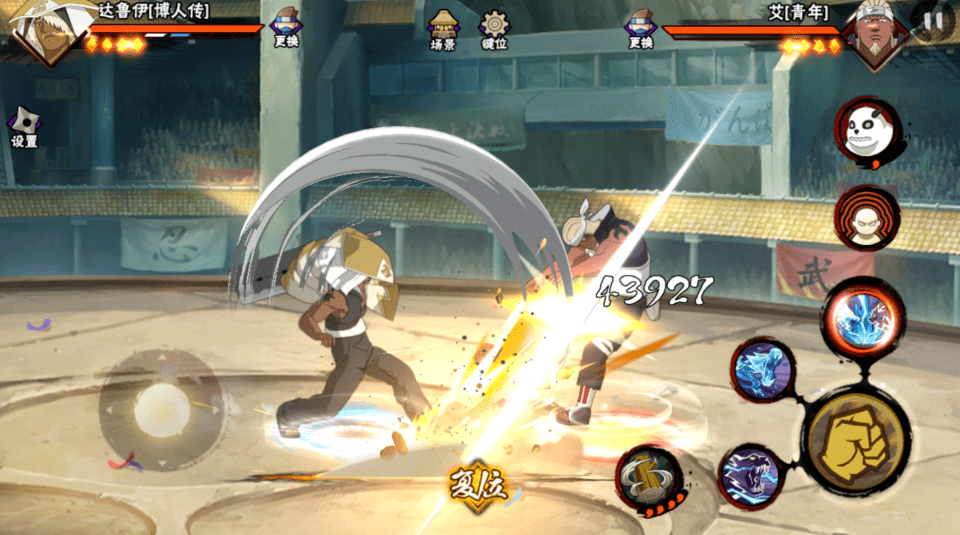The image size is (960, 535).
Task: Open the 键位 key layout settings
Action: point(494,29)
